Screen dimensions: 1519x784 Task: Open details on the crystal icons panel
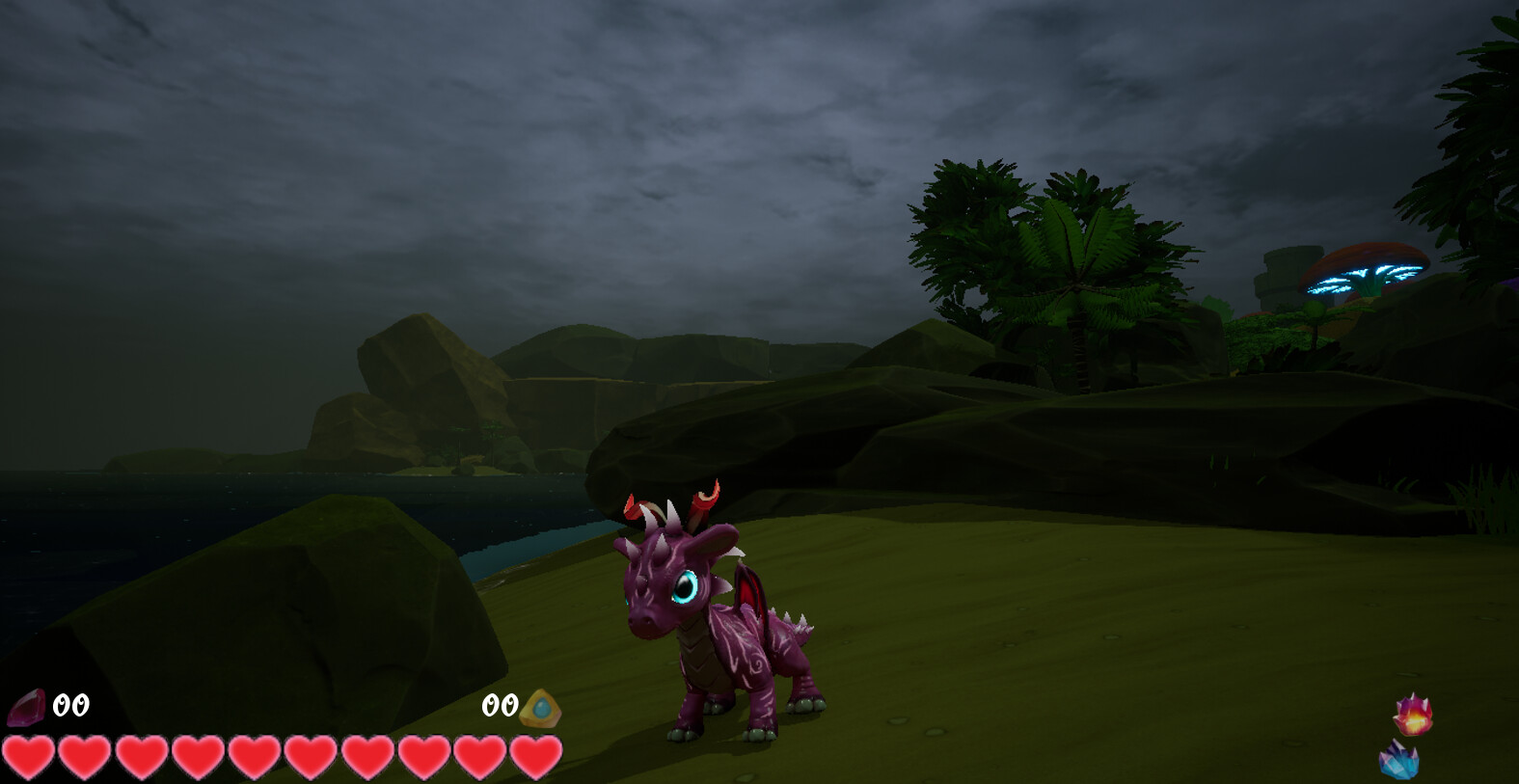1408,738
